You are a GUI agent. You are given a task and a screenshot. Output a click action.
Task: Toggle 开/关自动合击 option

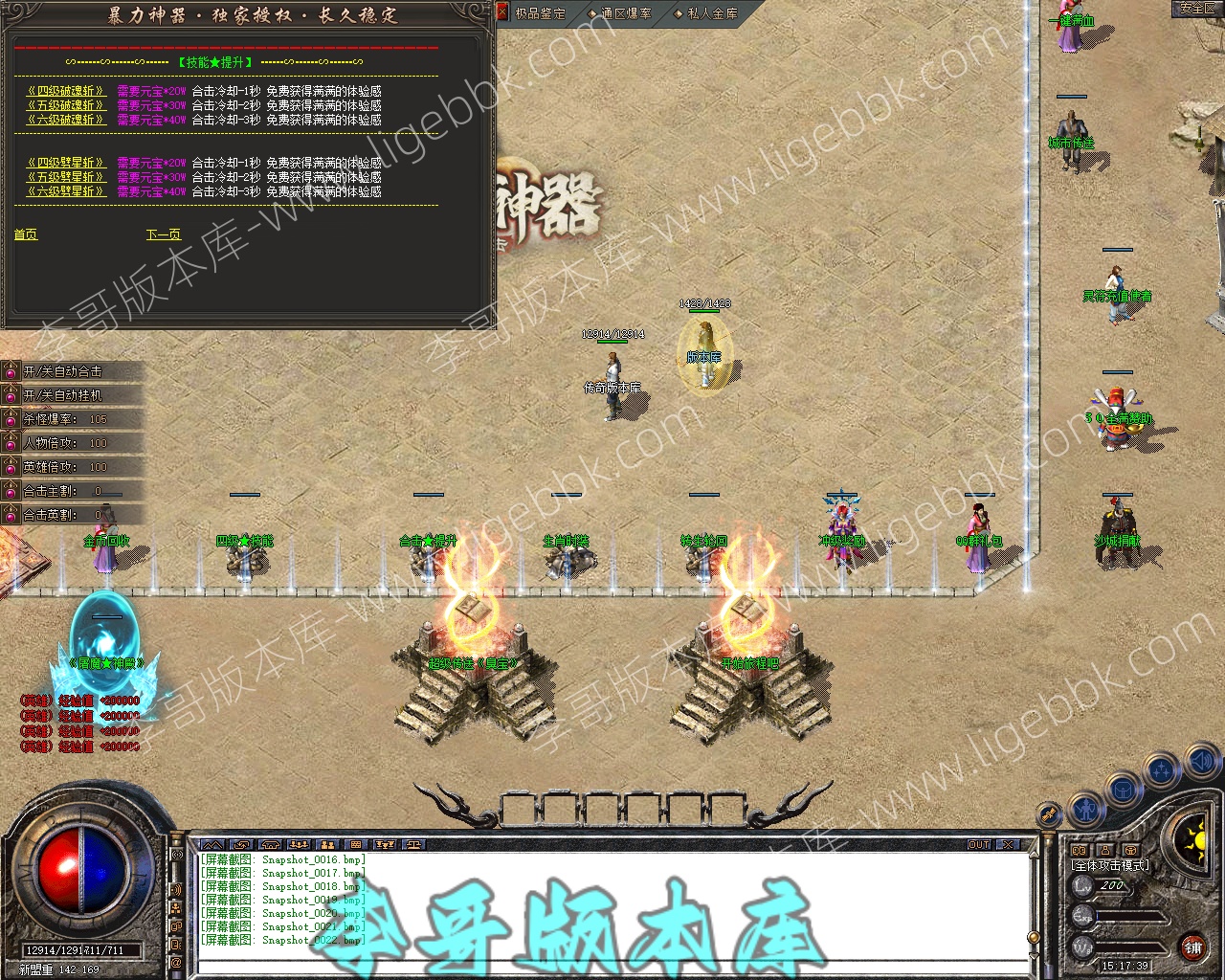pyautogui.click(x=63, y=371)
